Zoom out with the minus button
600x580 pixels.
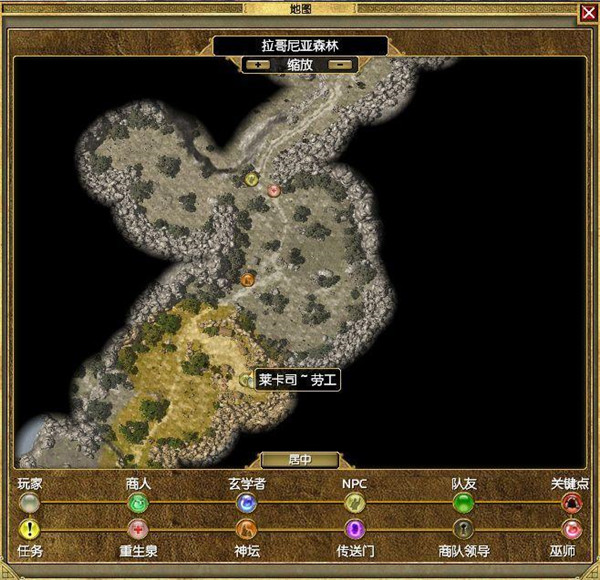(x=341, y=64)
